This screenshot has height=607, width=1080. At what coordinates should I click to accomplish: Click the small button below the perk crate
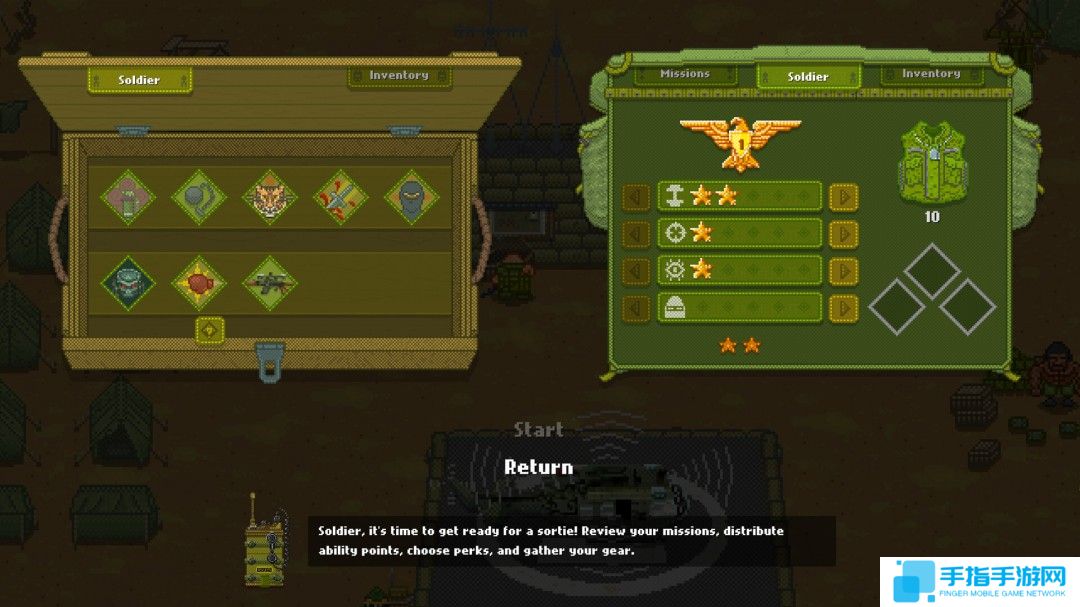pos(209,329)
